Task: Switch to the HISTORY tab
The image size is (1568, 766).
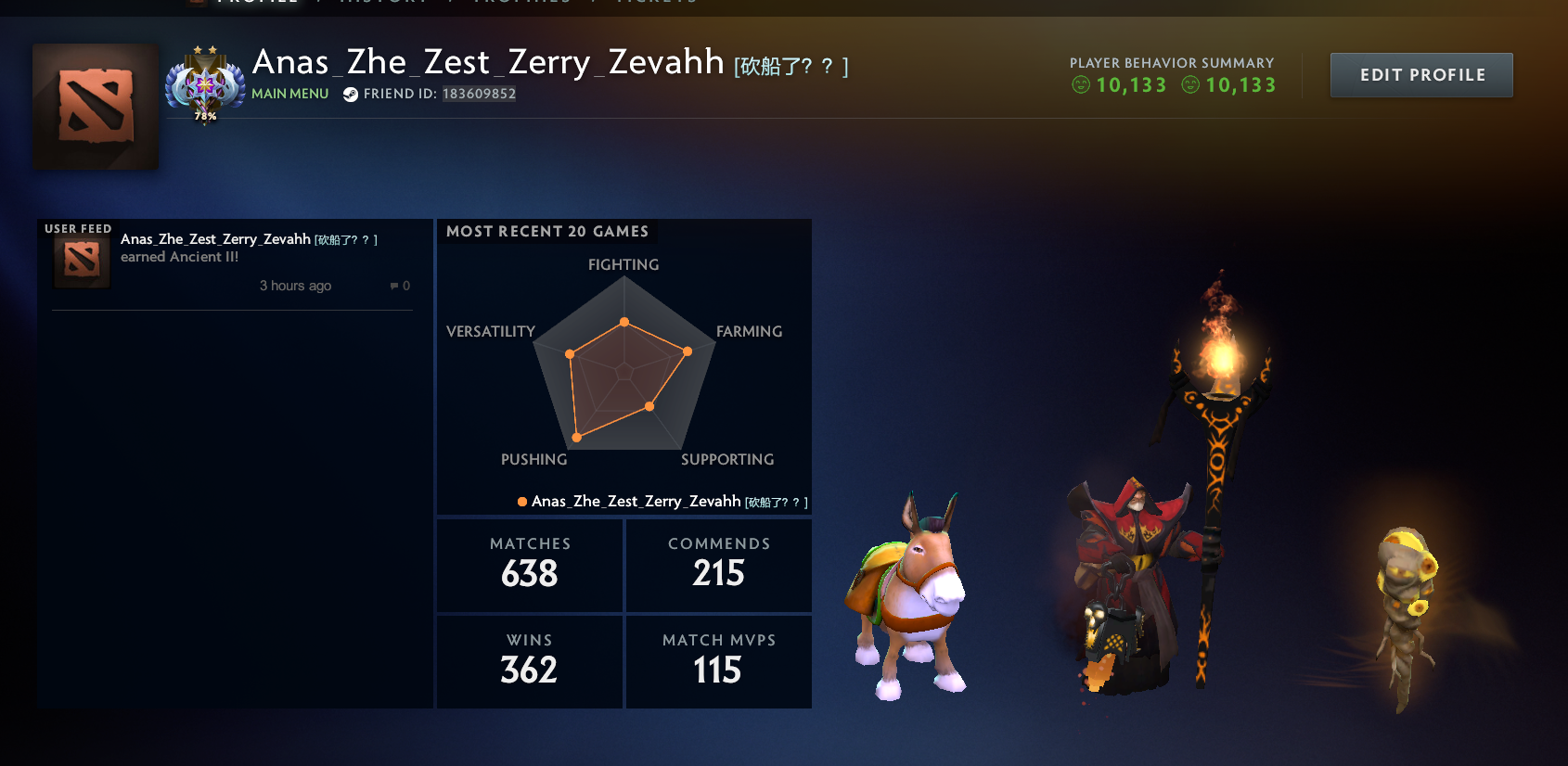Action: coord(381,3)
